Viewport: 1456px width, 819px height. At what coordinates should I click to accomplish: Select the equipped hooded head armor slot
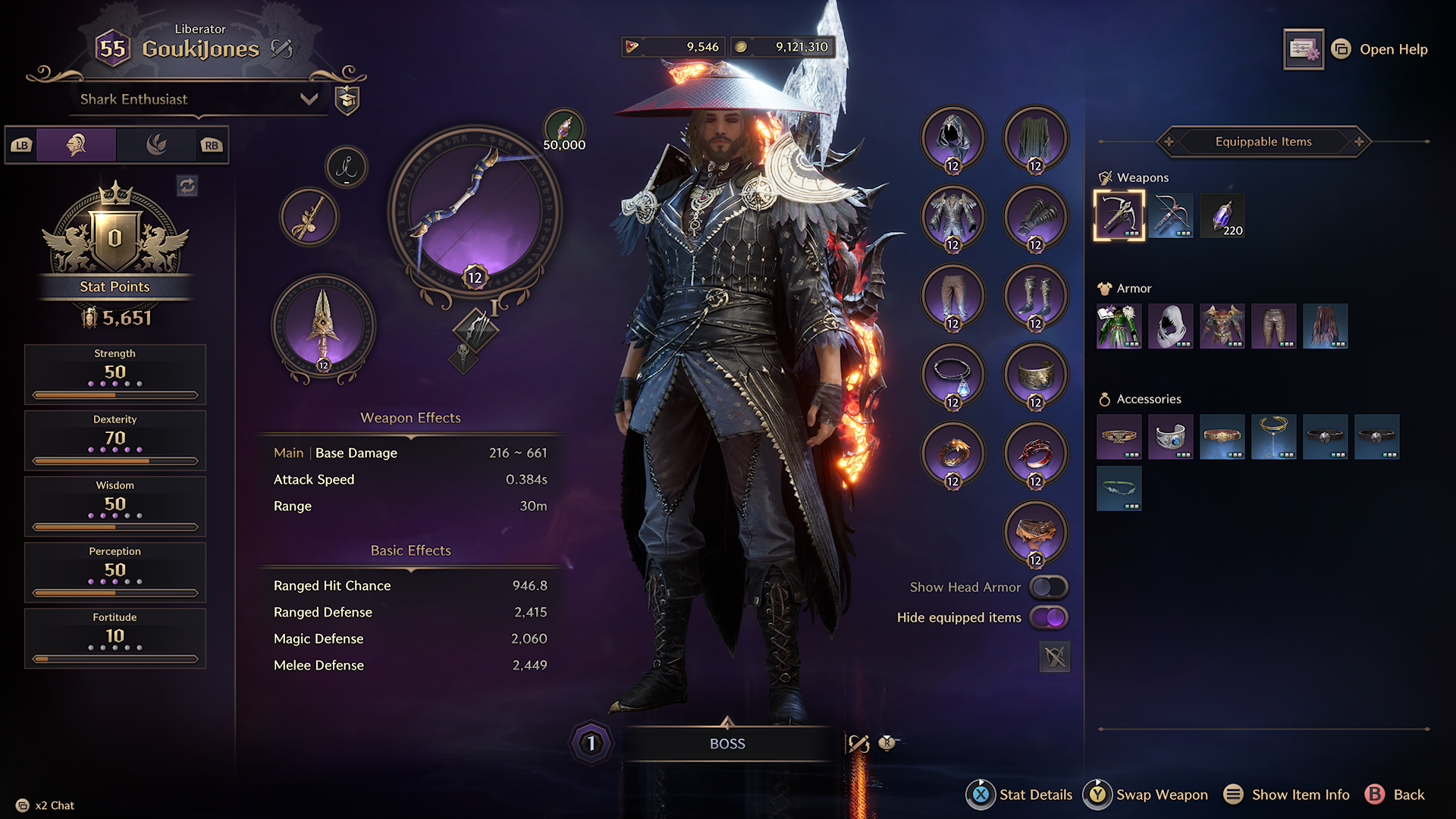pos(953,138)
